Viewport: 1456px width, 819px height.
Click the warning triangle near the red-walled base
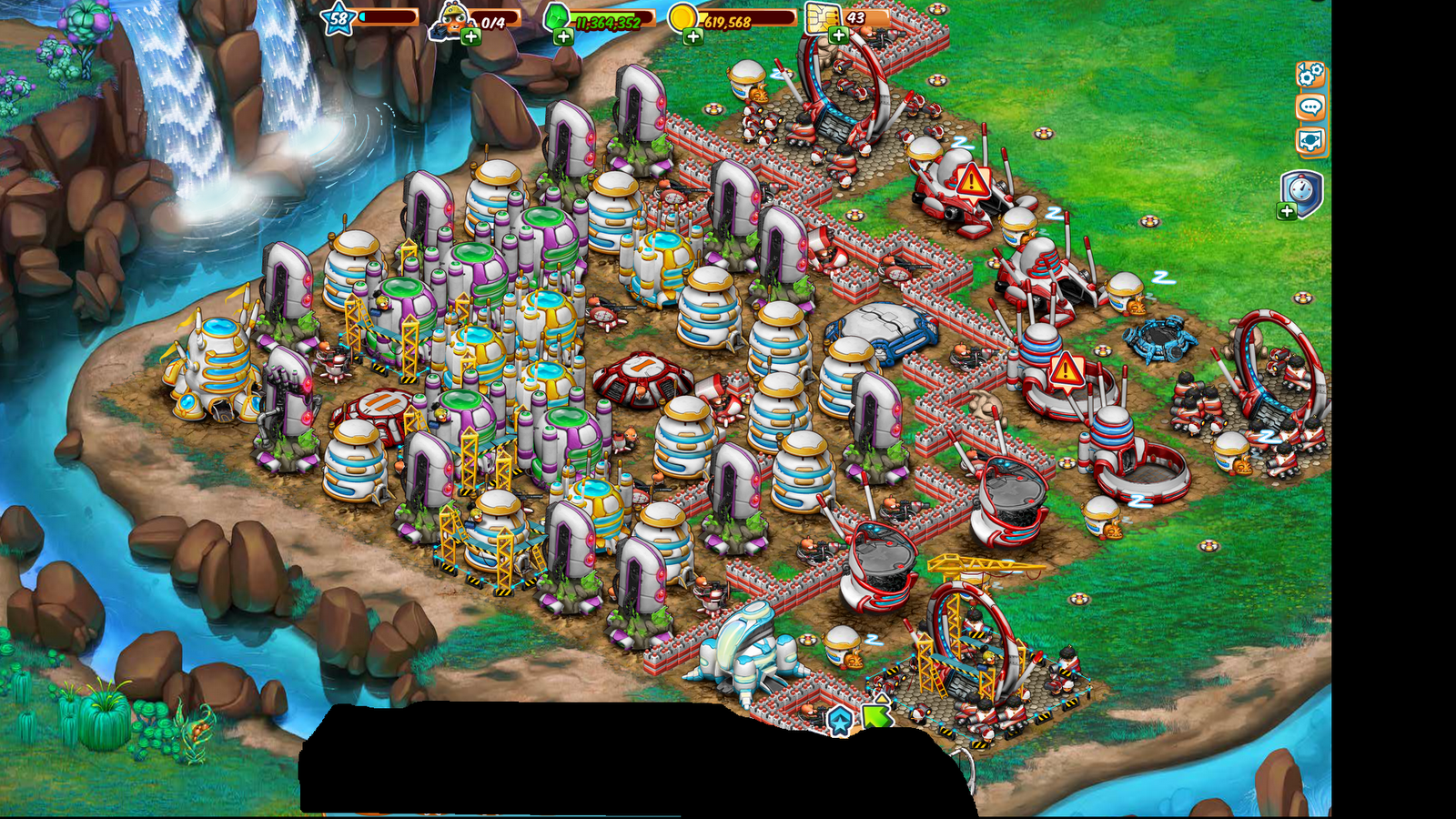1066,371
